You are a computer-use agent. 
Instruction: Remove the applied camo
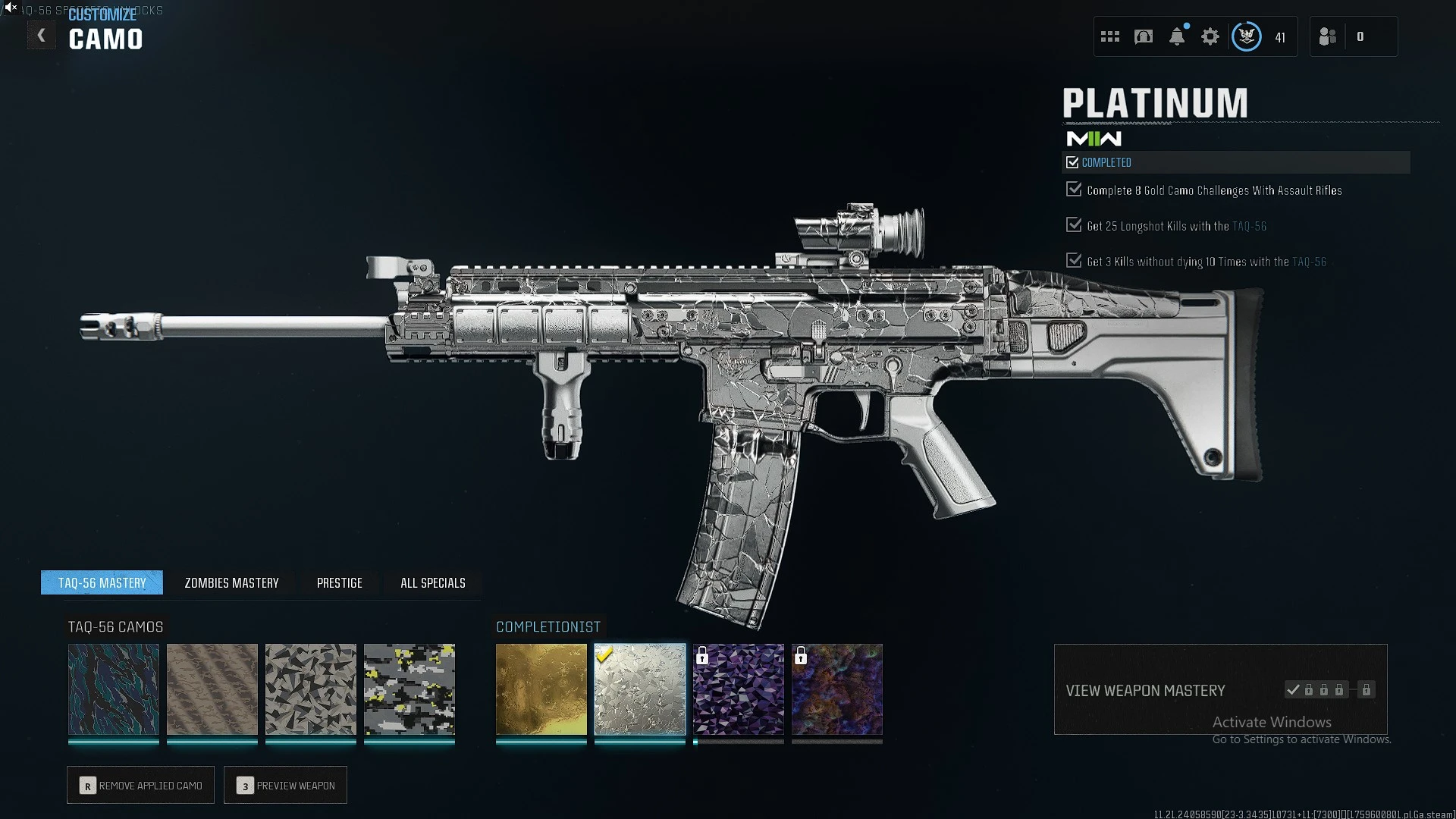tap(141, 785)
